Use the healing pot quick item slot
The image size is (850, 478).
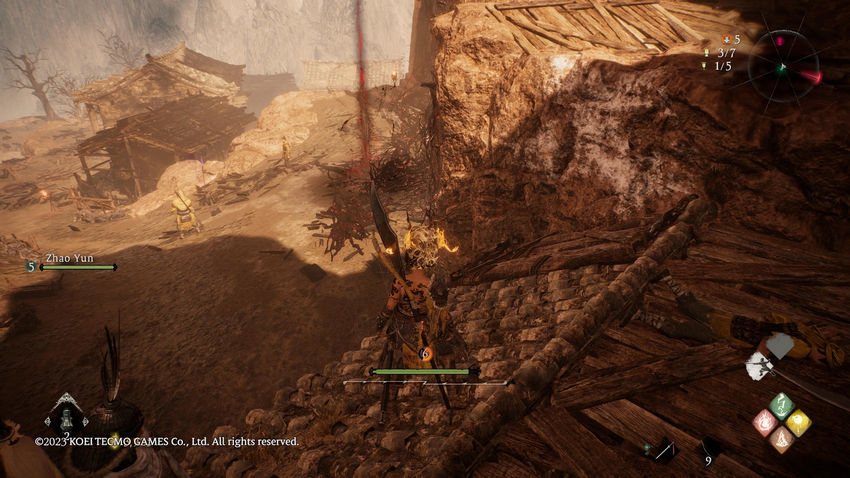[66, 412]
